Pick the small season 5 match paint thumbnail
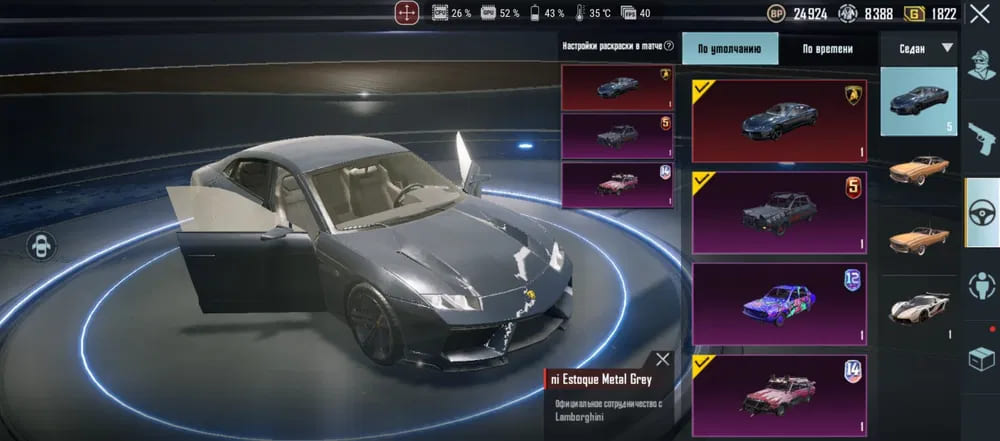 click(618, 135)
